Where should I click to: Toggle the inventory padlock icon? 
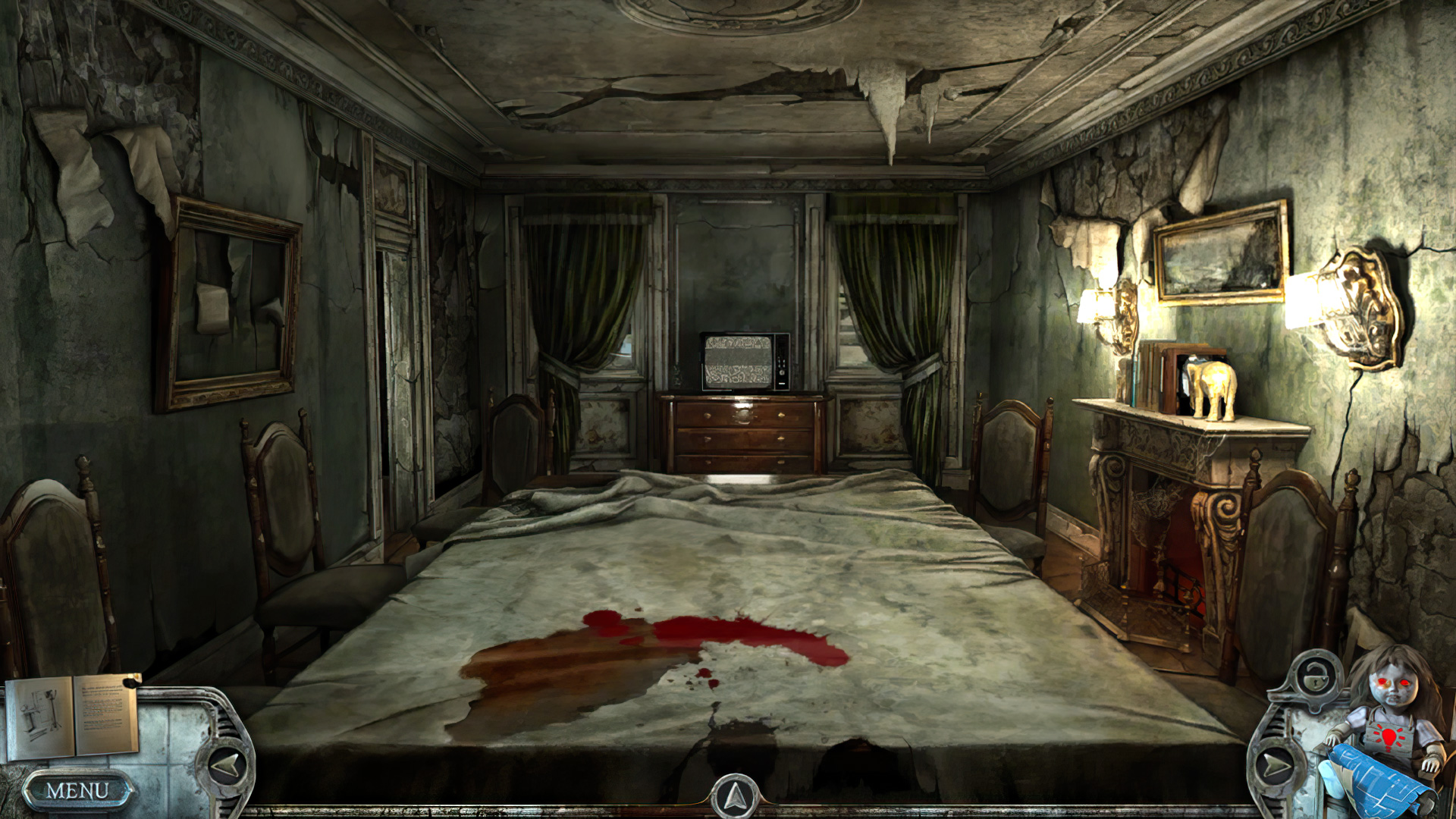coord(1313,674)
